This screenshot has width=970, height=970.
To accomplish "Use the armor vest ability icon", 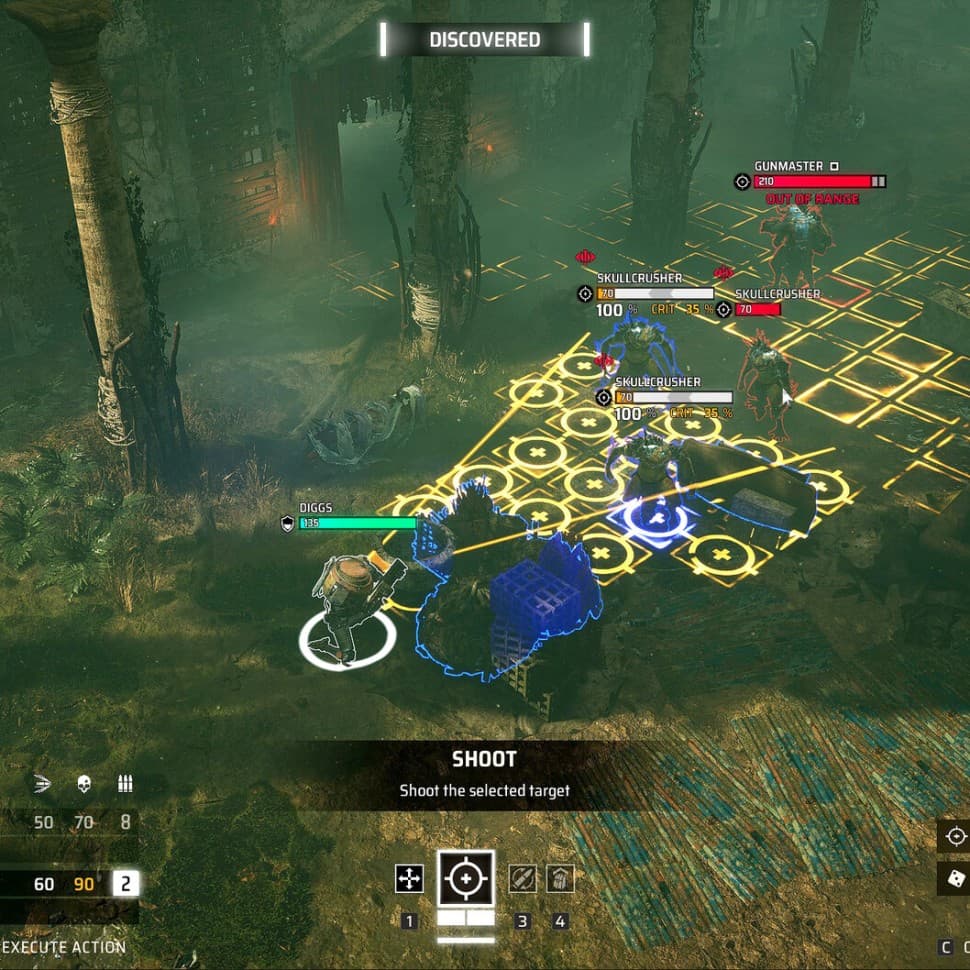I will coord(560,879).
